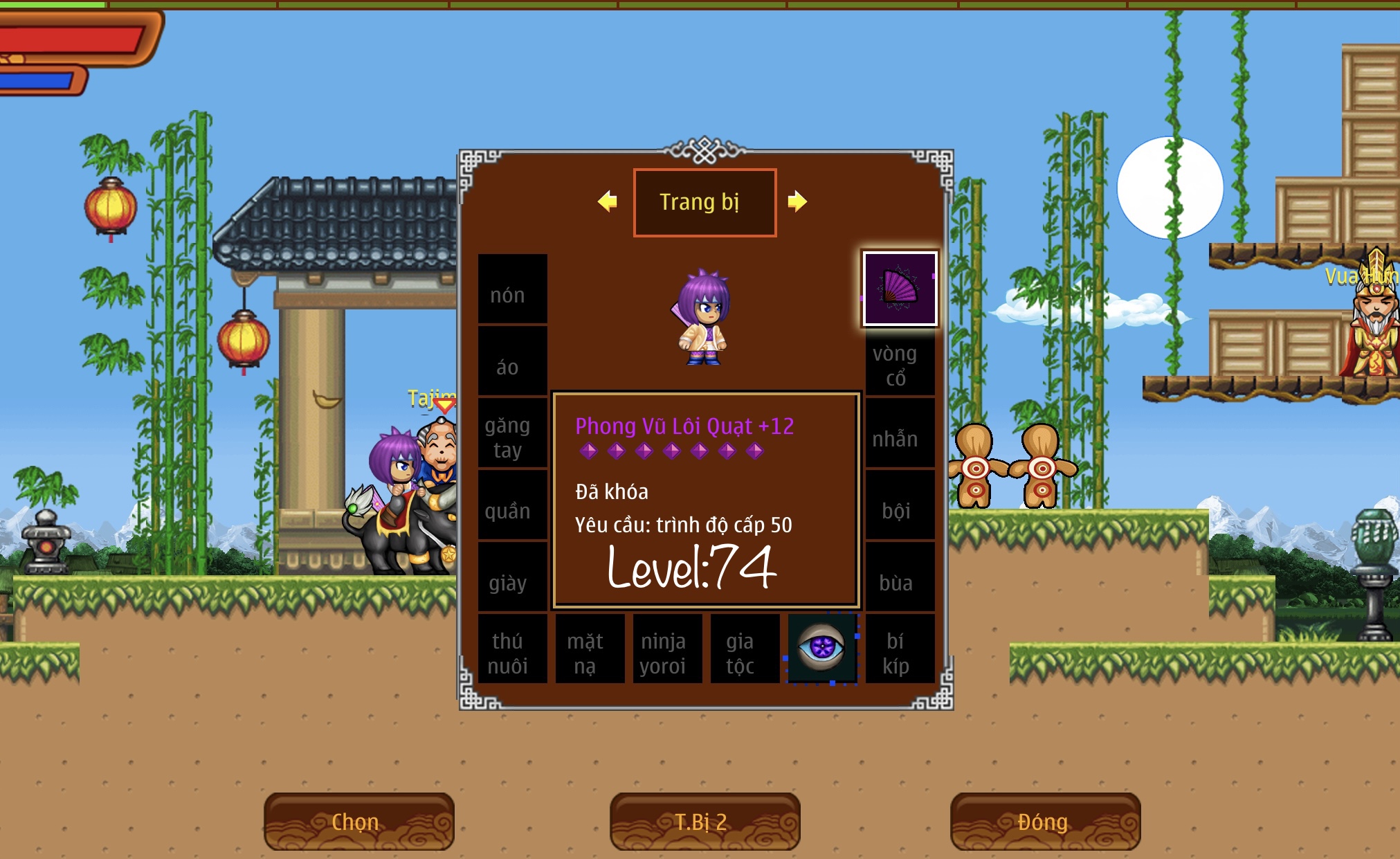The width and height of the screenshot is (1400, 859).
Task: Open the bí kíp slot
Action: click(900, 649)
